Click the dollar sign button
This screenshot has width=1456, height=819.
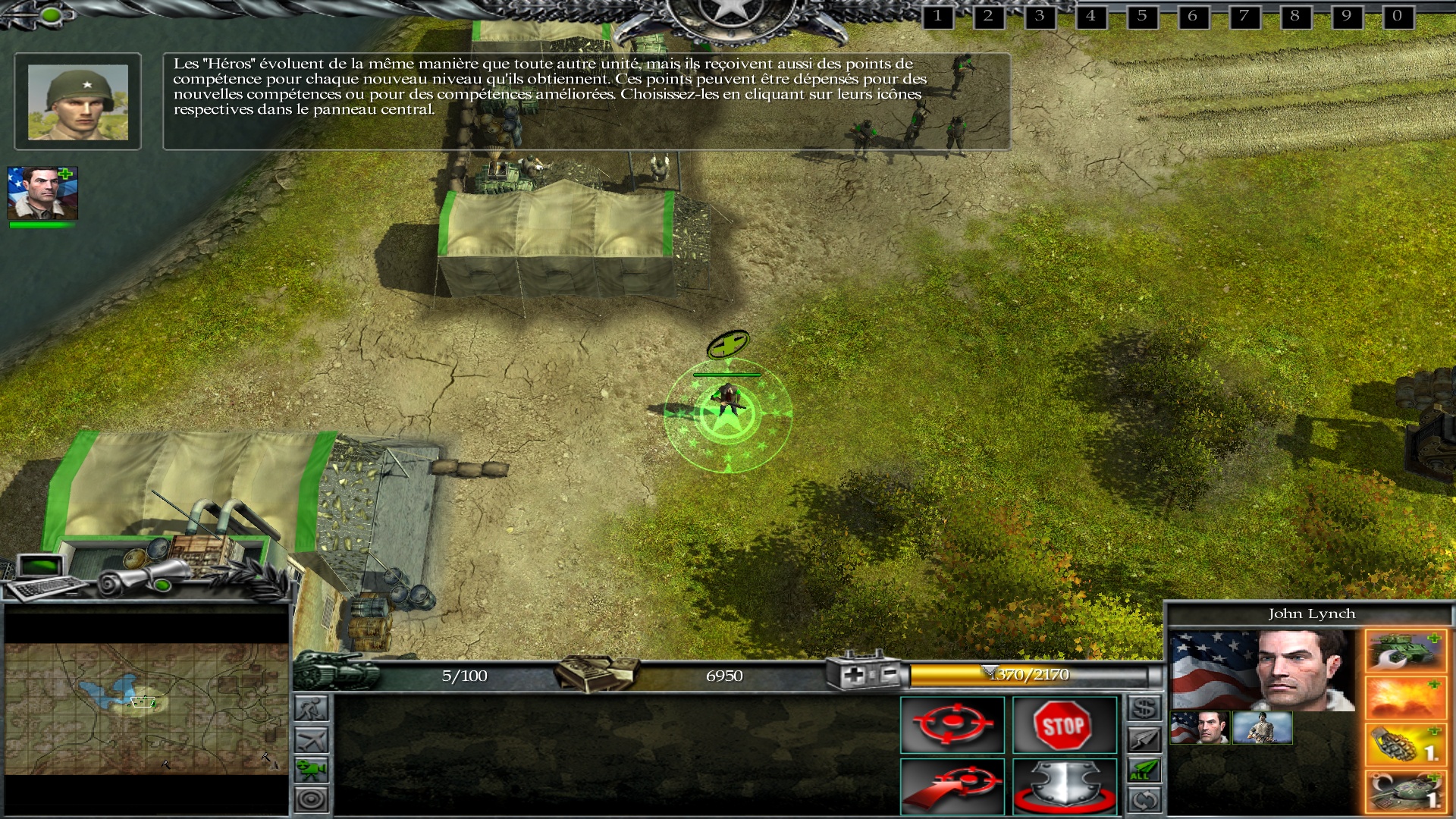point(1144,709)
